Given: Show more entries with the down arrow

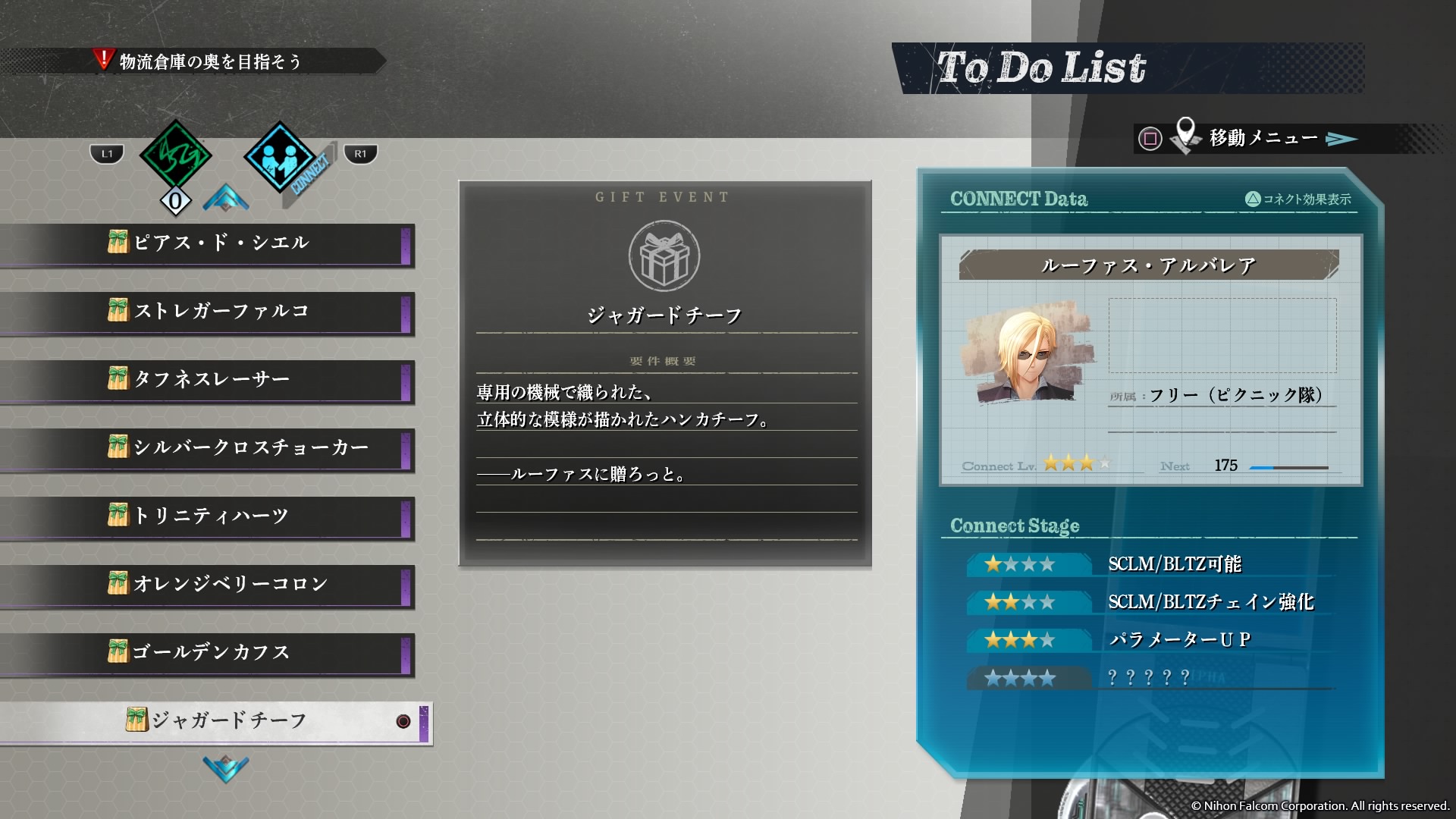Looking at the screenshot, I should [x=225, y=768].
